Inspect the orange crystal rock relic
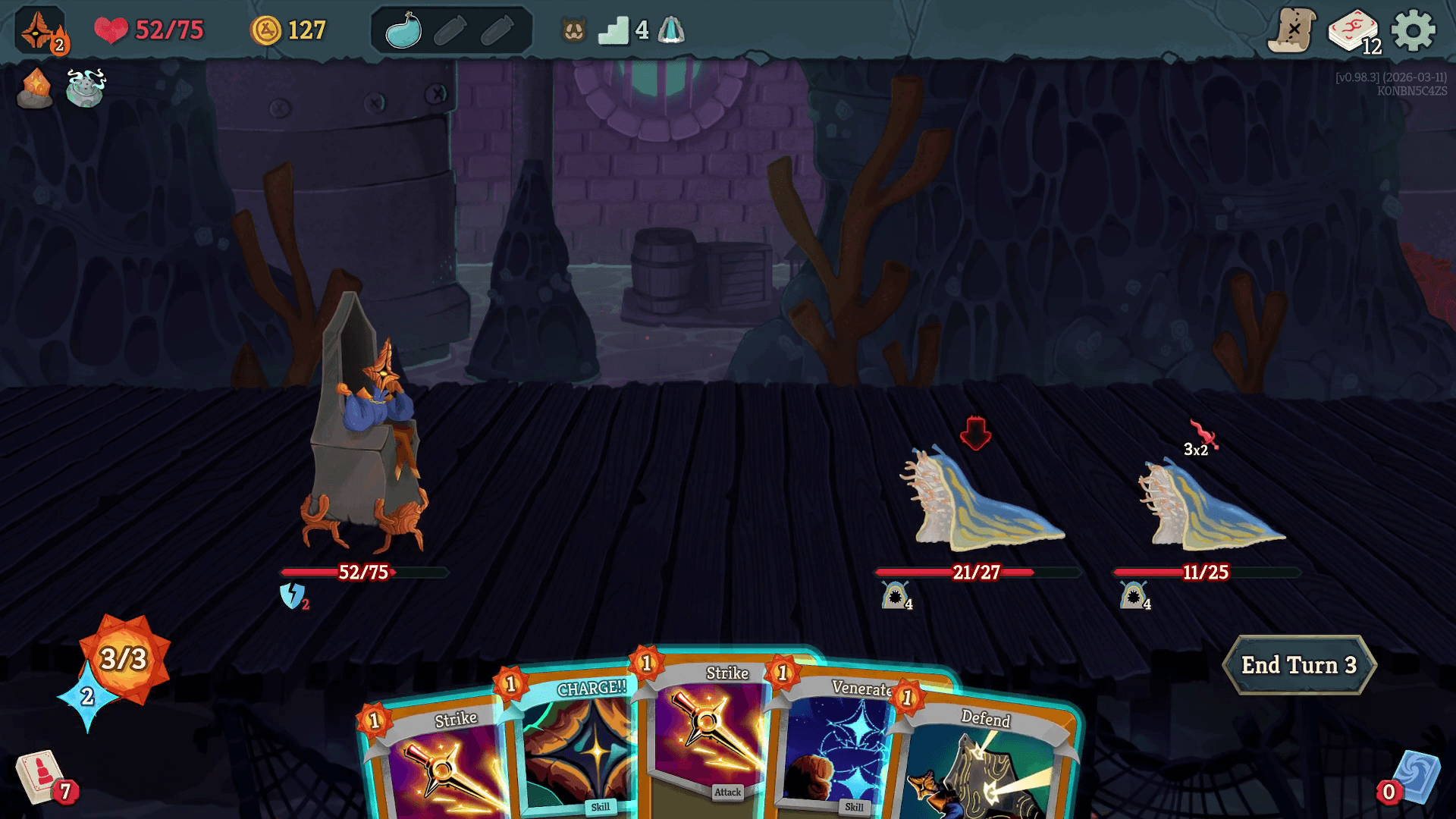The height and width of the screenshot is (819, 1456). (x=35, y=88)
